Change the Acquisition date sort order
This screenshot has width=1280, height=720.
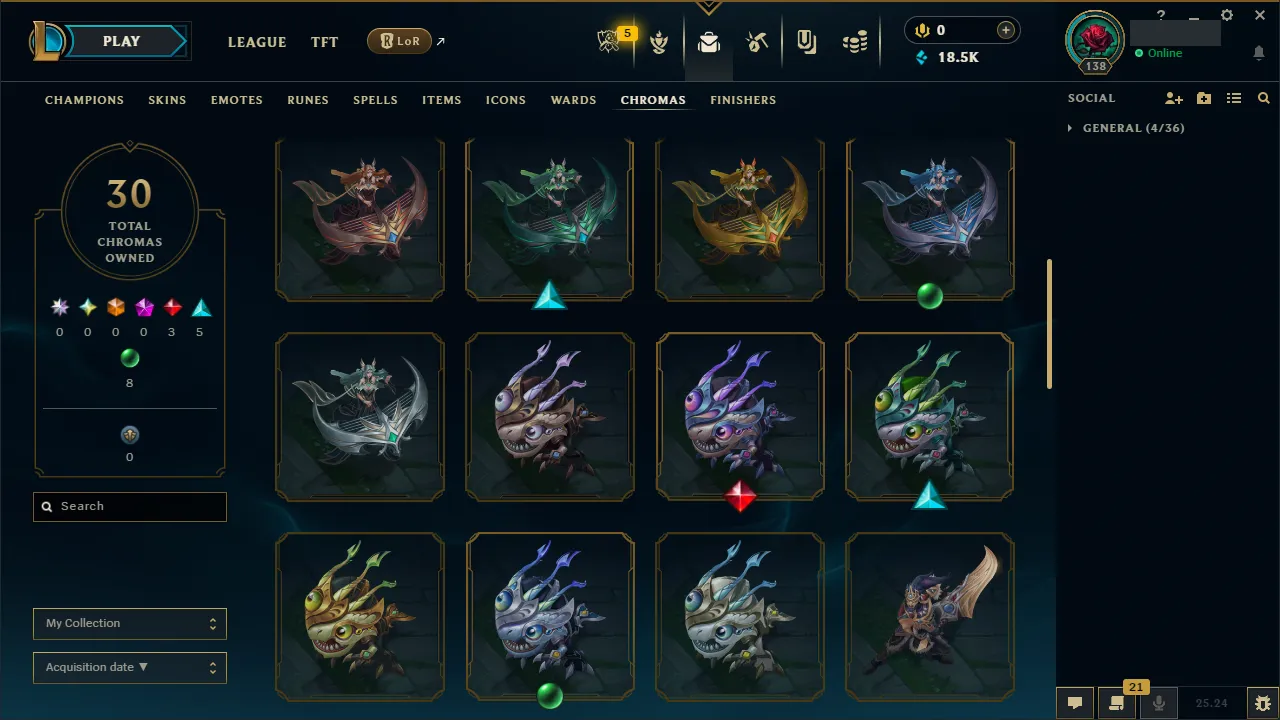pos(129,667)
